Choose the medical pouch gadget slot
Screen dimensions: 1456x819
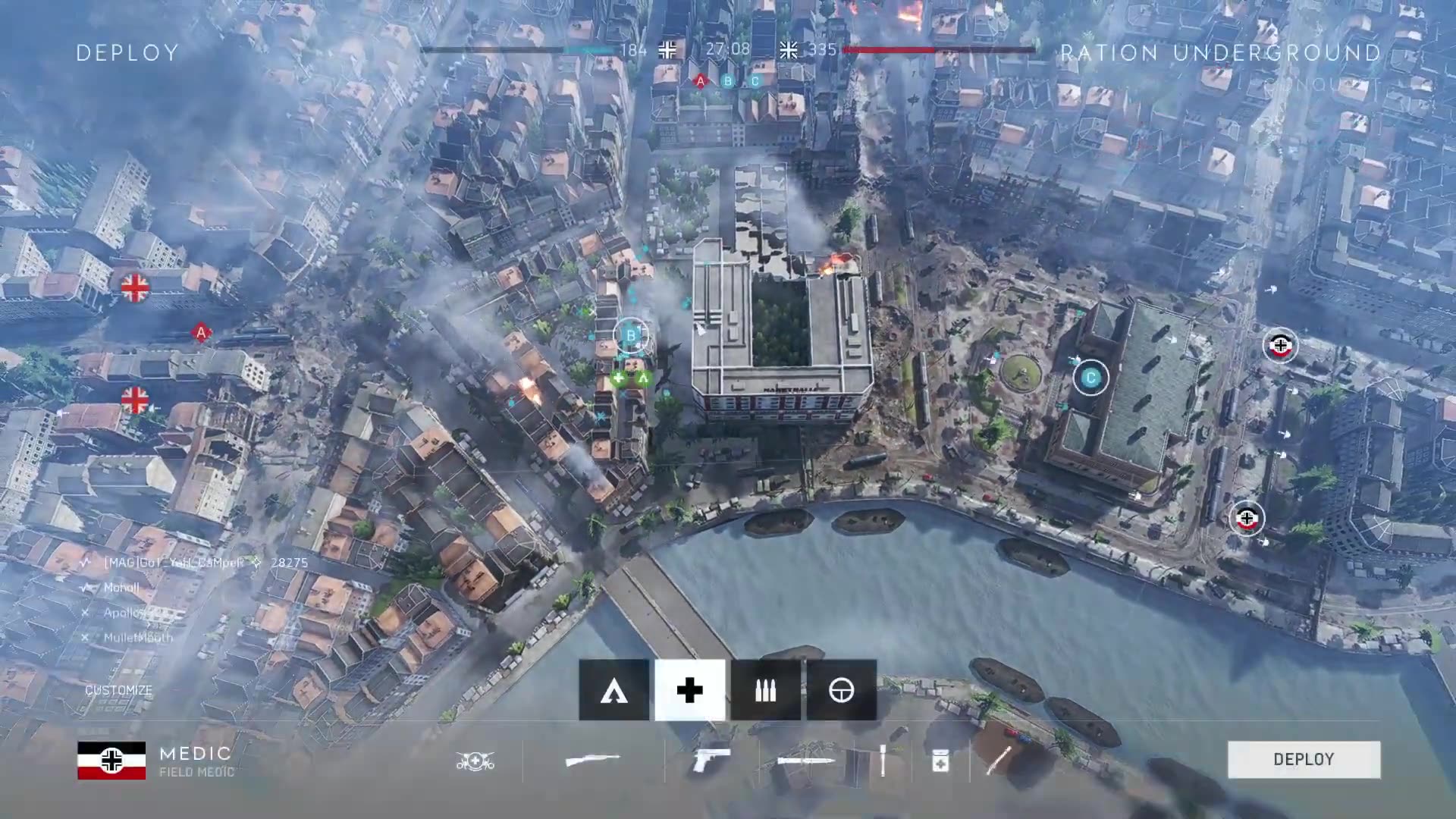[940, 760]
